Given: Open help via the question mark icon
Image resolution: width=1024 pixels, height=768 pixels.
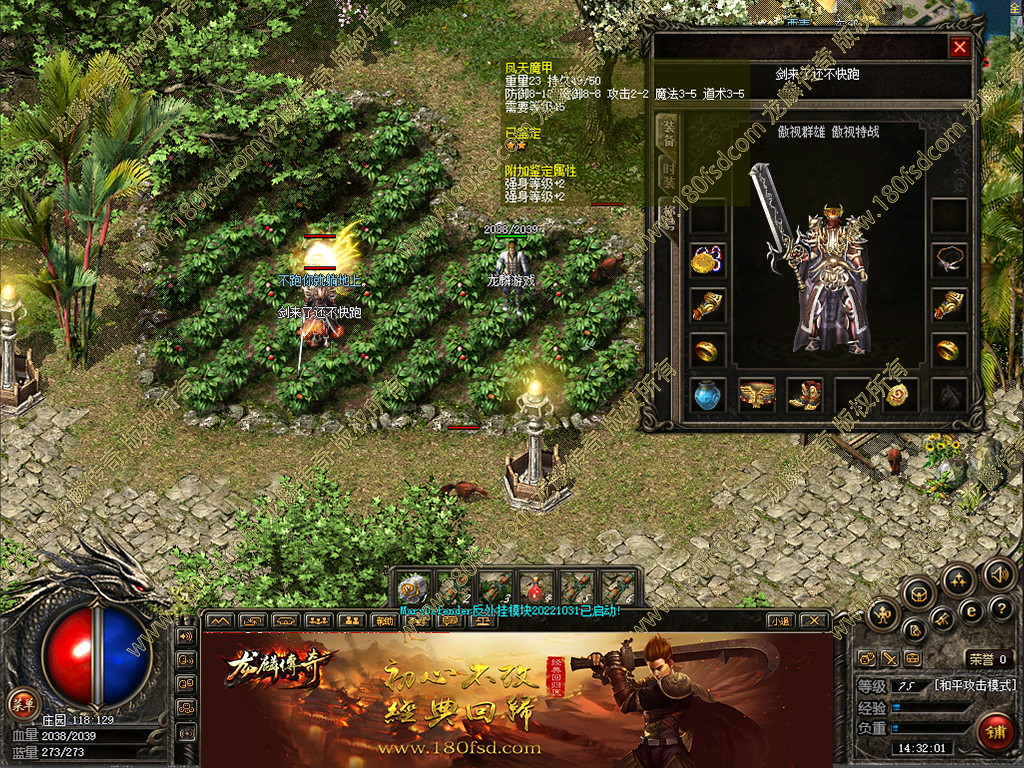Looking at the screenshot, I should [1001, 609].
